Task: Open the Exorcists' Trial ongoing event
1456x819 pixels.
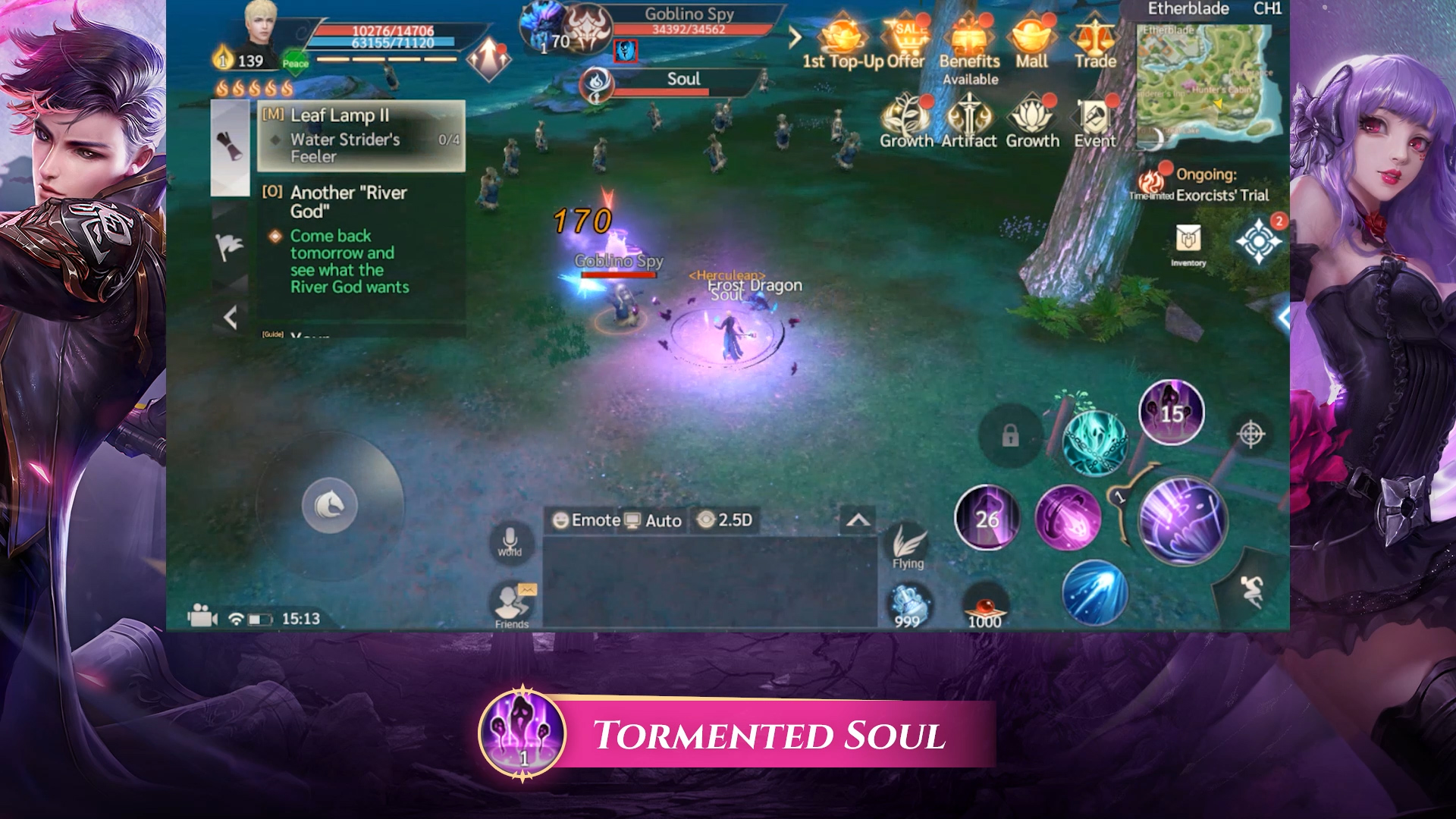Action: click(x=1206, y=186)
